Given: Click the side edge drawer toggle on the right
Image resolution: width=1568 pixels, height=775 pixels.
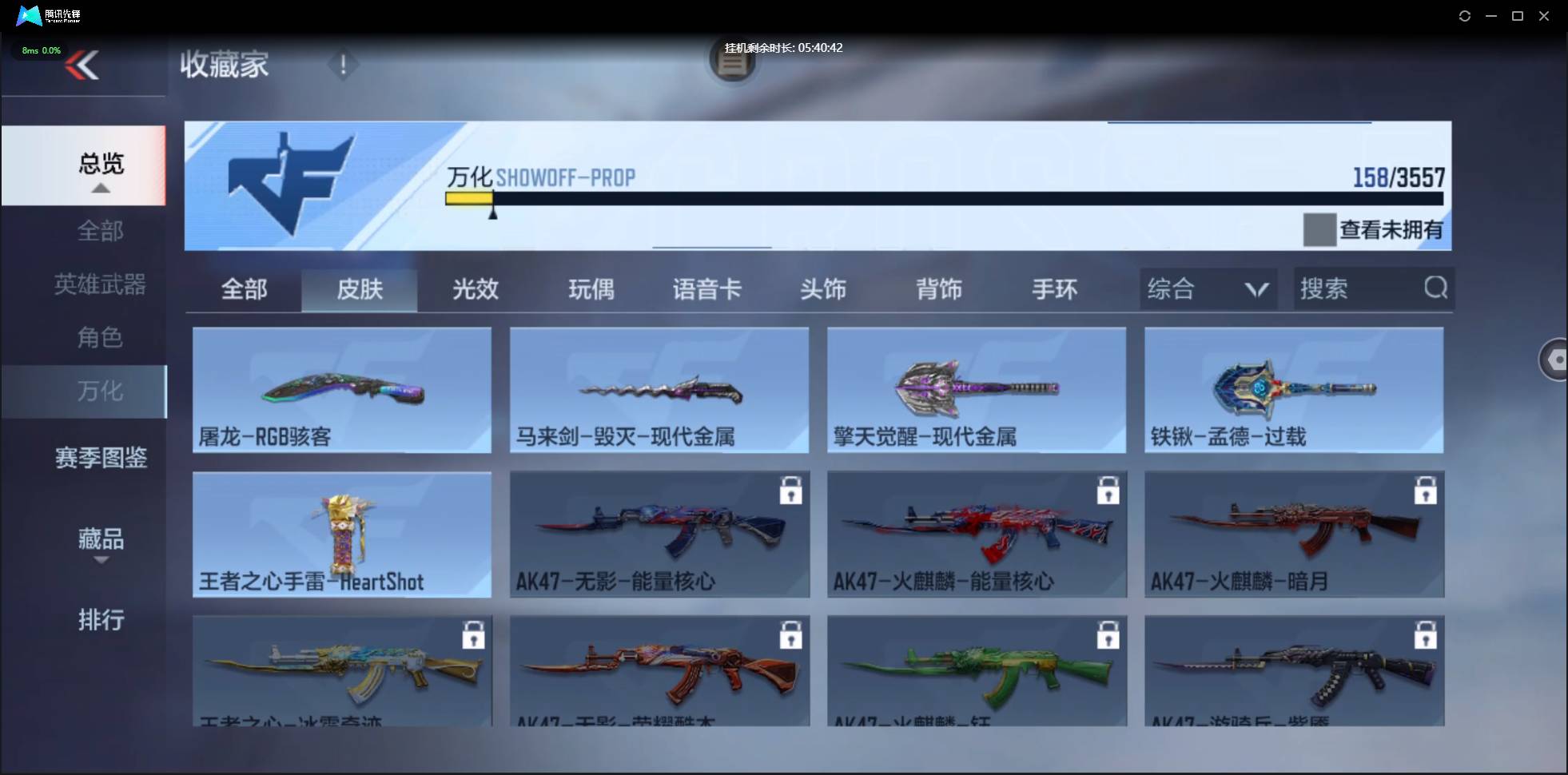Looking at the screenshot, I should click(1556, 360).
